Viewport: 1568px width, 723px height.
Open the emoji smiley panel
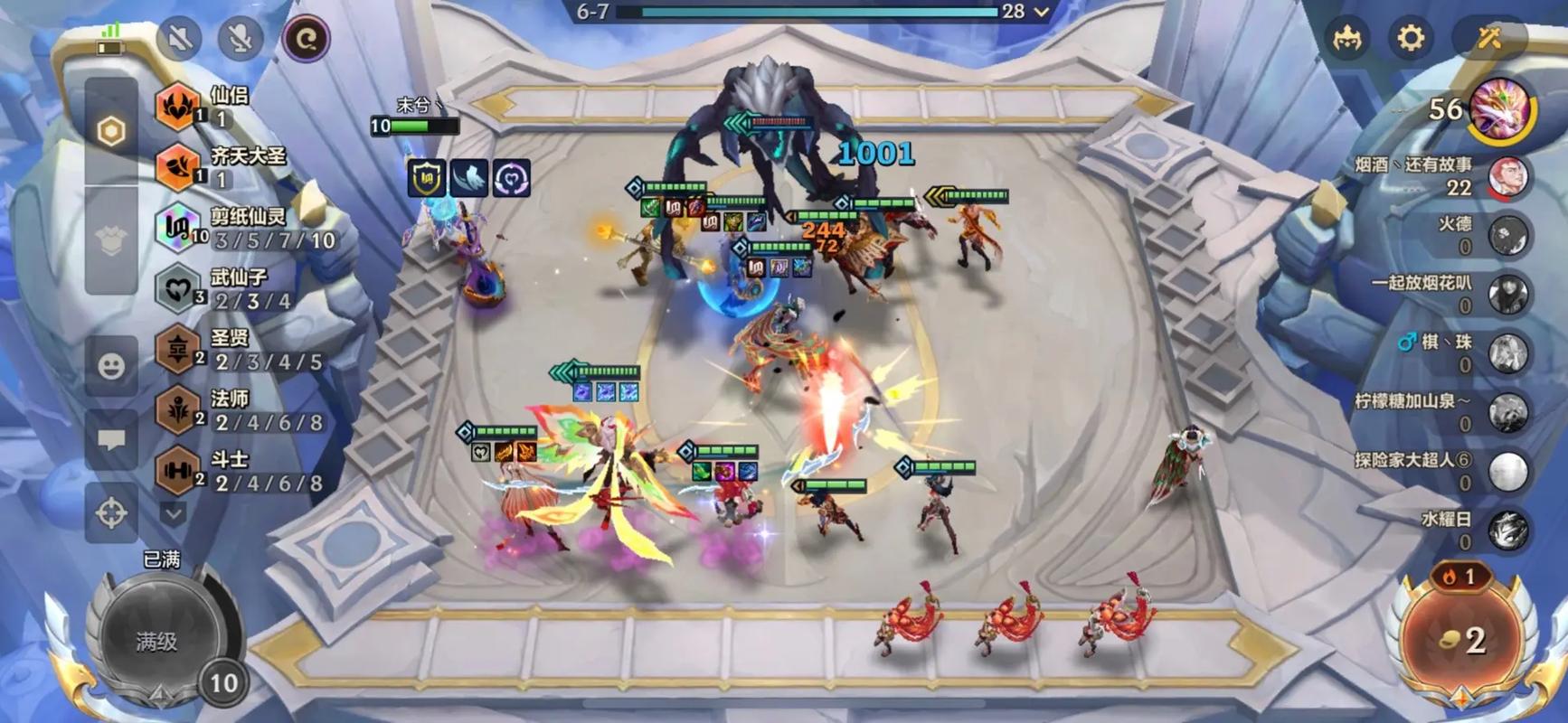pos(111,366)
